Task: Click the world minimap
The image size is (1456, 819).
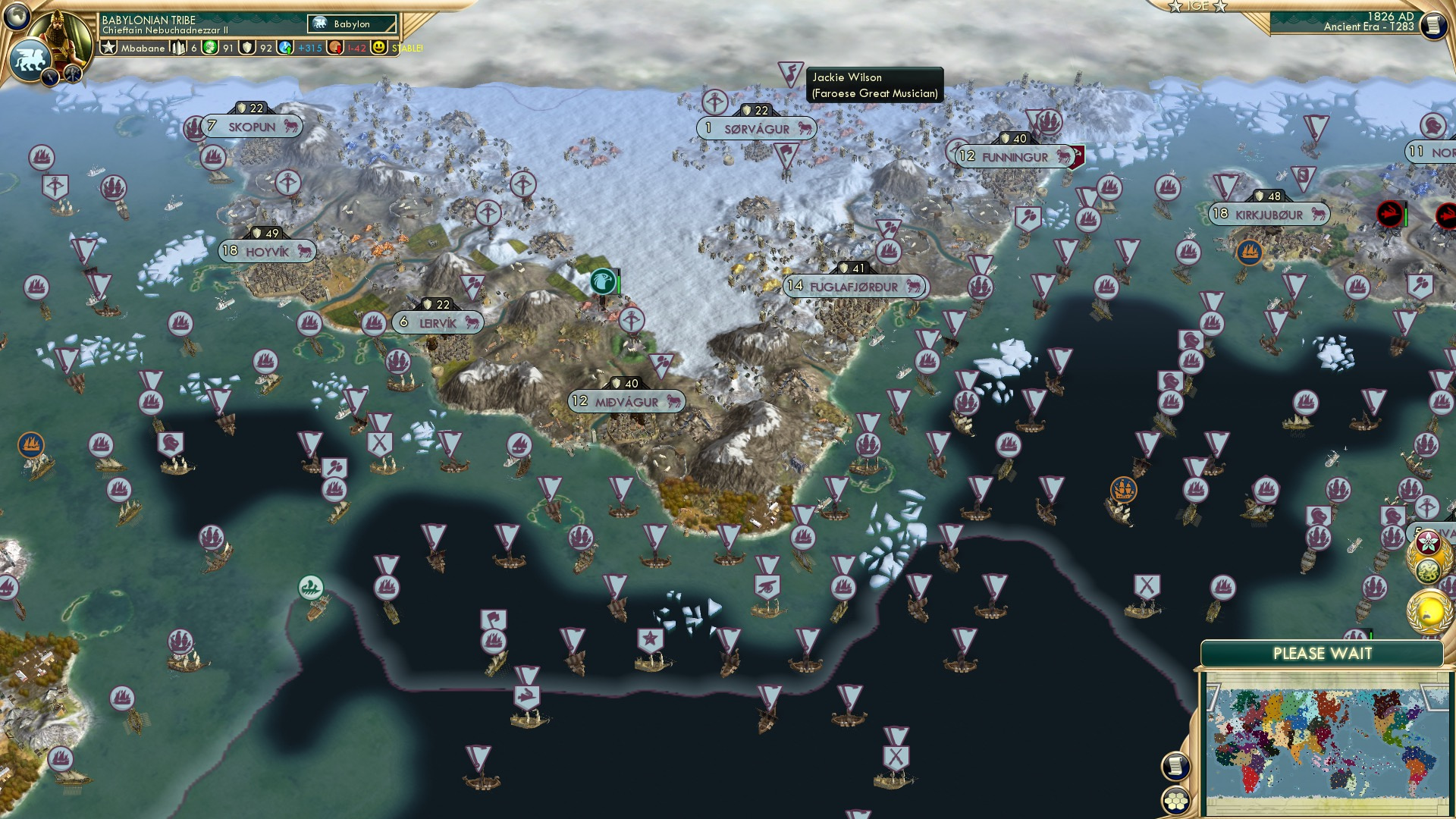Action: [1324, 742]
